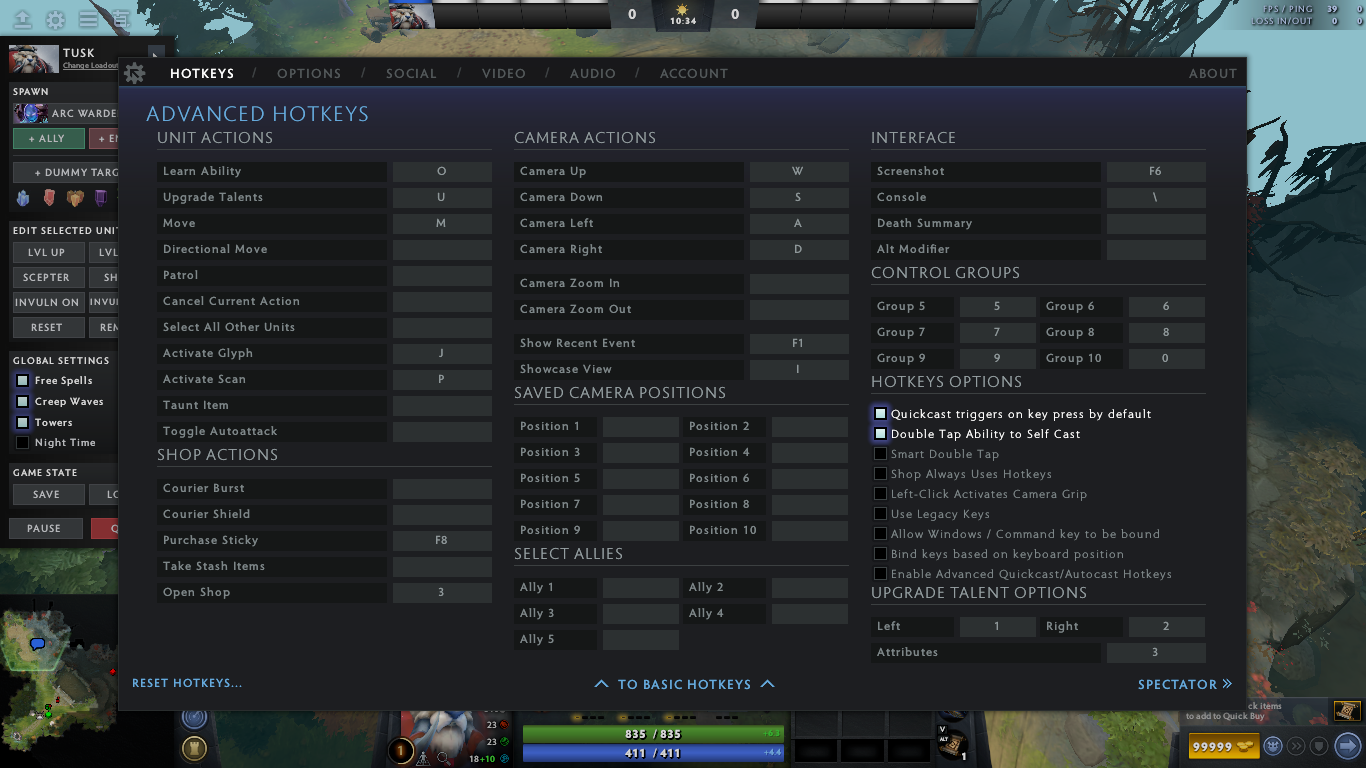Image resolution: width=1366 pixels, height=768 pixels.
Task: Click the SAVE button under GAME STATE
Action: point(47,494)
